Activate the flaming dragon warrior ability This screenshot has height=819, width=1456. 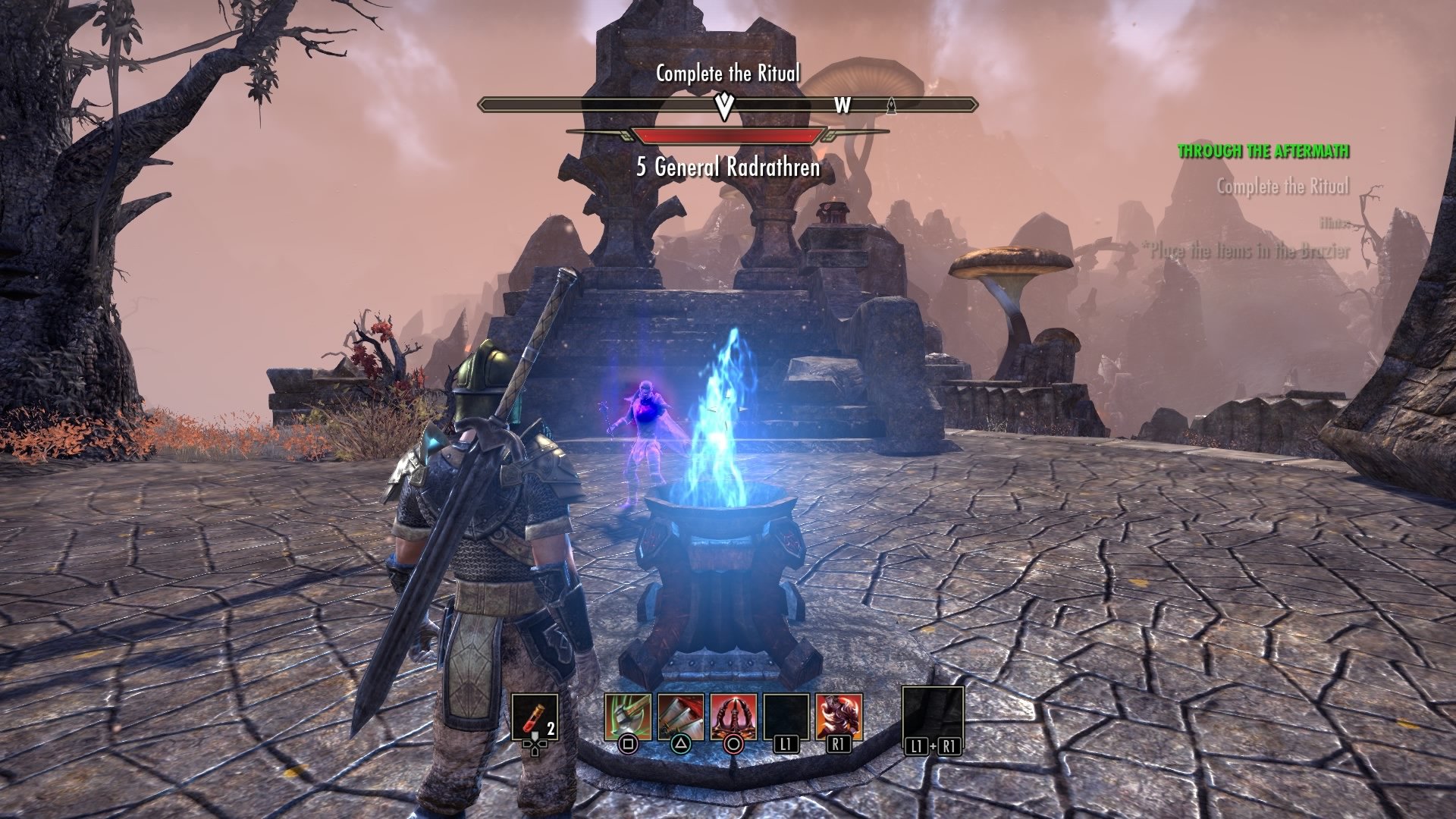(839, 717)
